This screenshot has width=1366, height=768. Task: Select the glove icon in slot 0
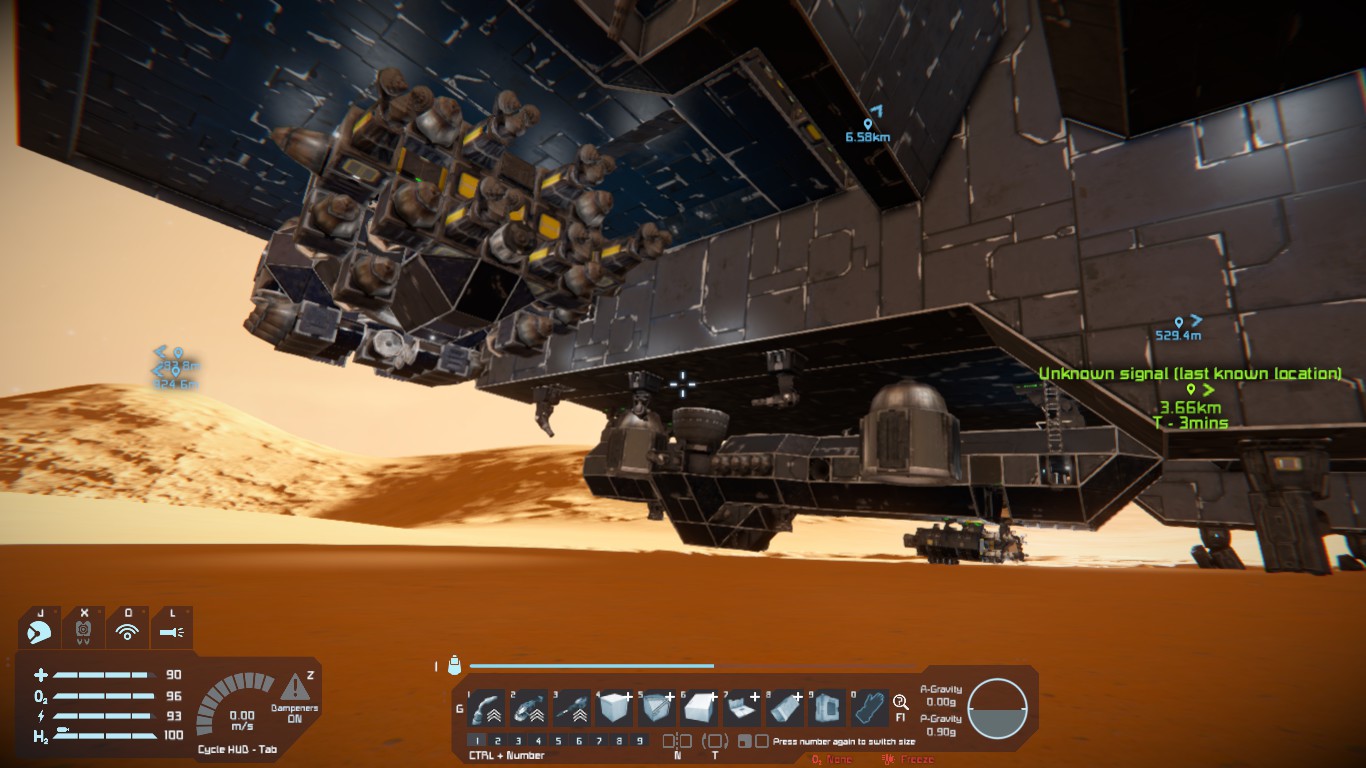[x=869, y=709]
